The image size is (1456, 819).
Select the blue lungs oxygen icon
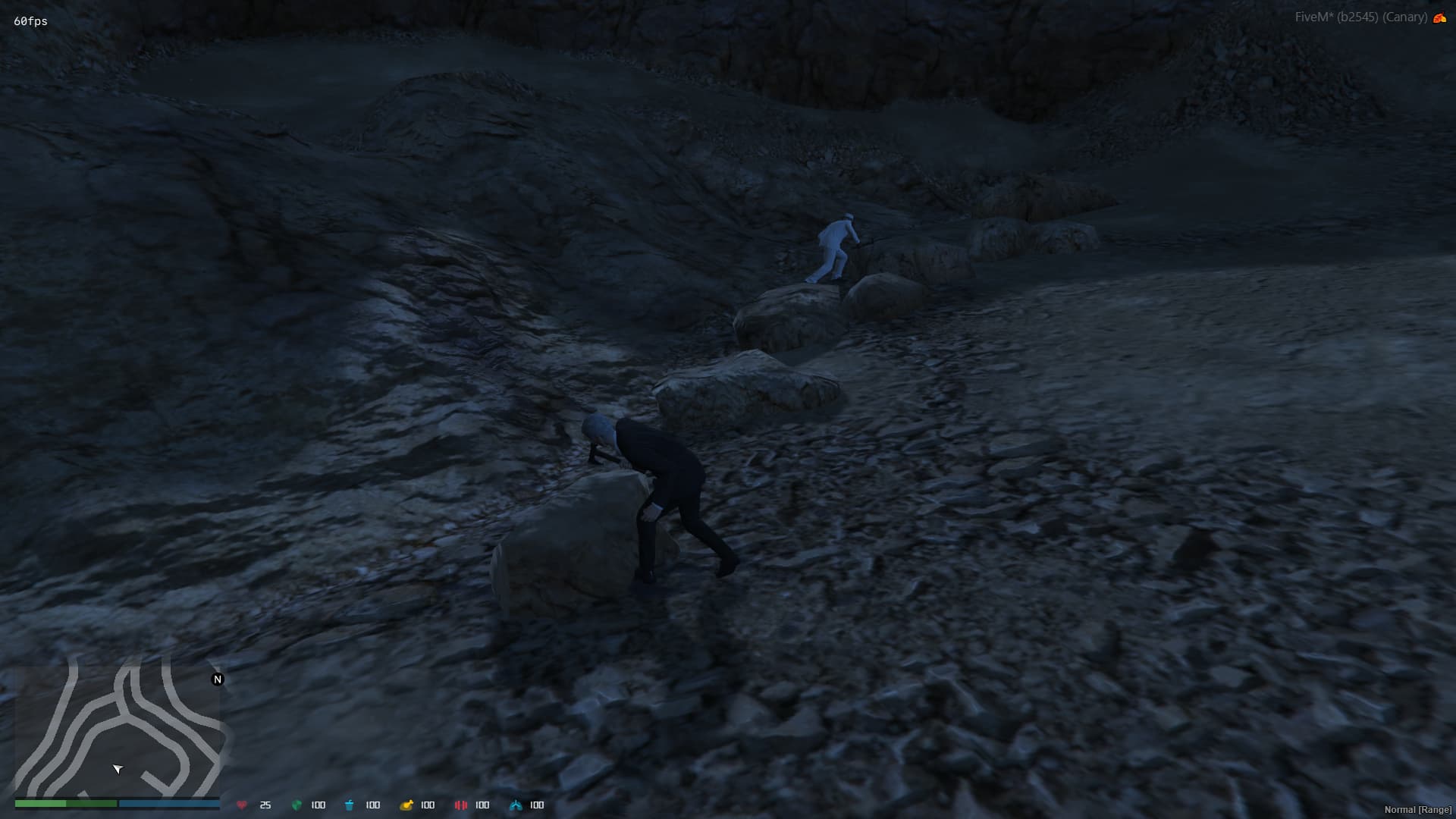517,805
